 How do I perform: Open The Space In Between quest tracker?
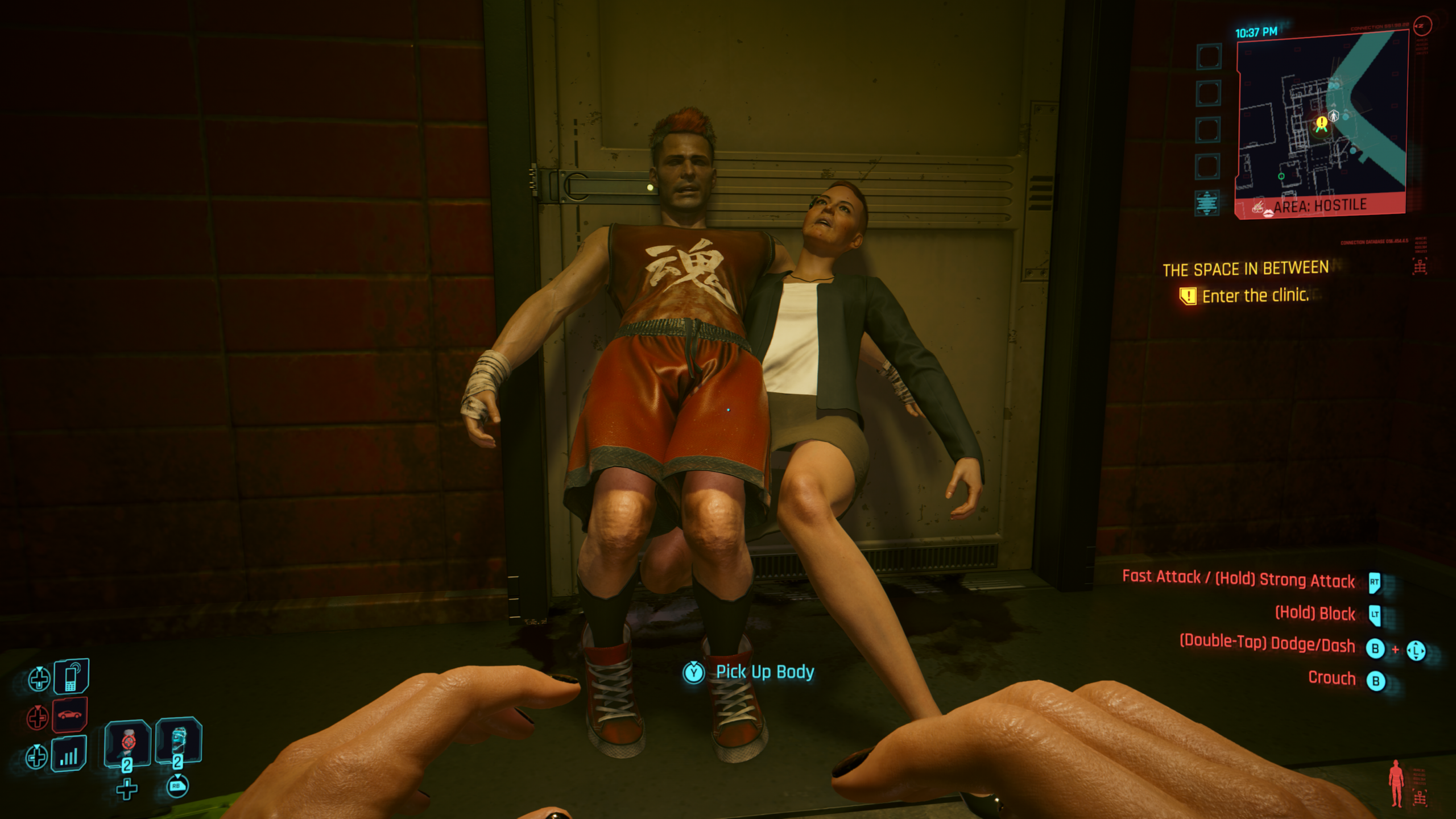point(1245,268)
